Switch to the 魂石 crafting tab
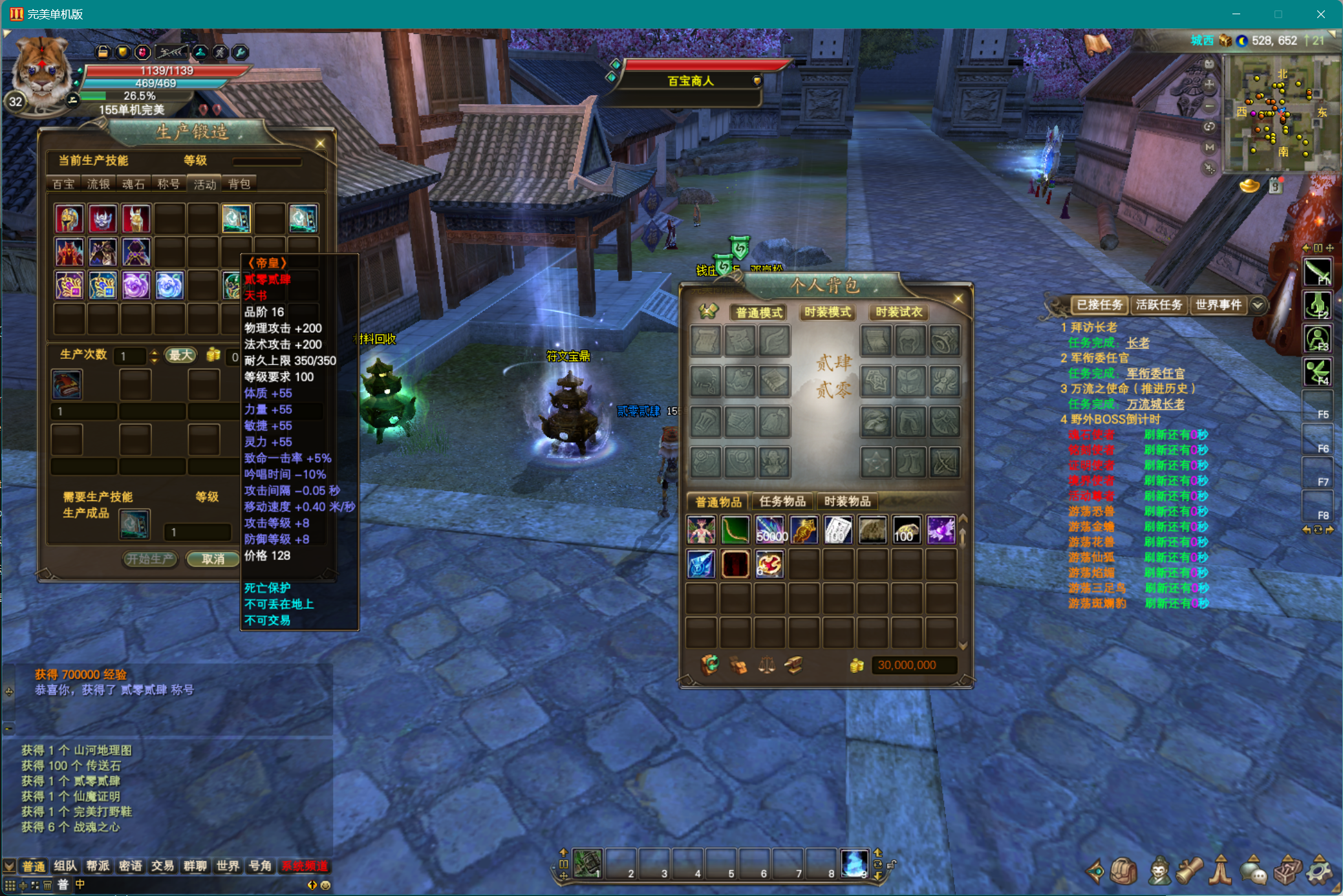The image size is (1343, 896). click(x=133, y=184)
